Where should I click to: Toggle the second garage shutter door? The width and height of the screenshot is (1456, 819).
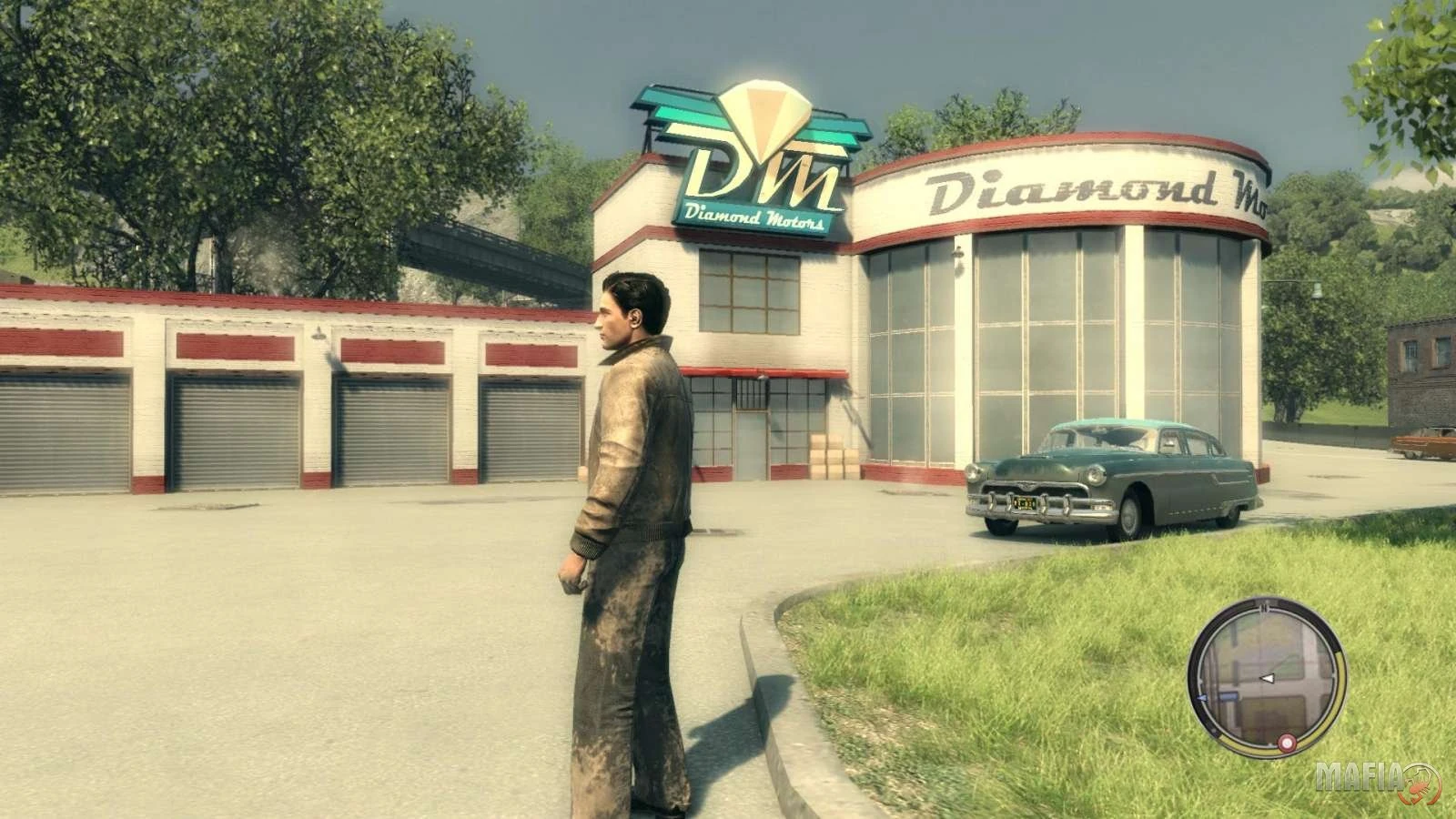235,428
